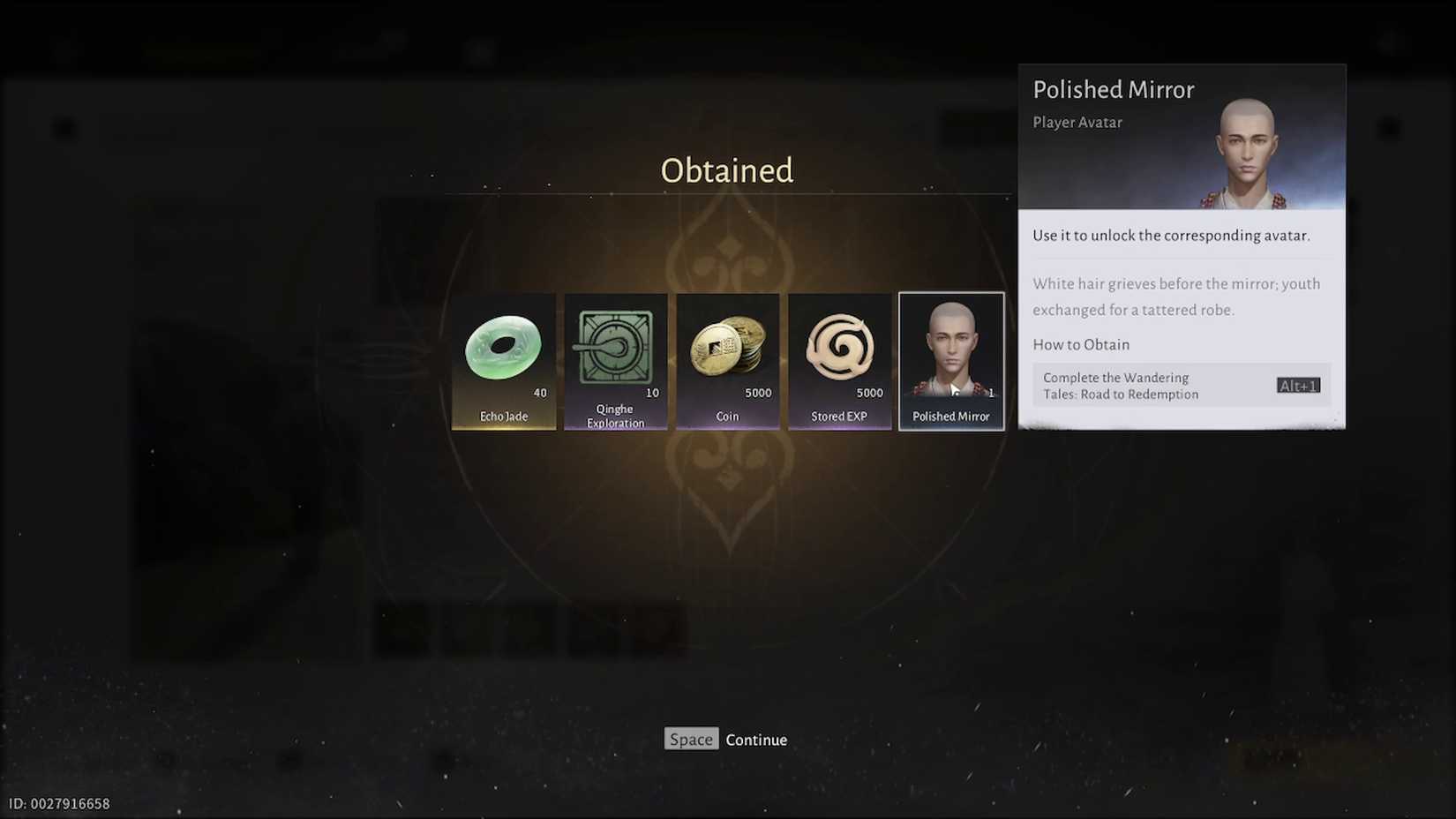Screen dimensions: 1456x819
Task: Click the avatar description about the tattered robe
Action: (x=1176, y=297)
